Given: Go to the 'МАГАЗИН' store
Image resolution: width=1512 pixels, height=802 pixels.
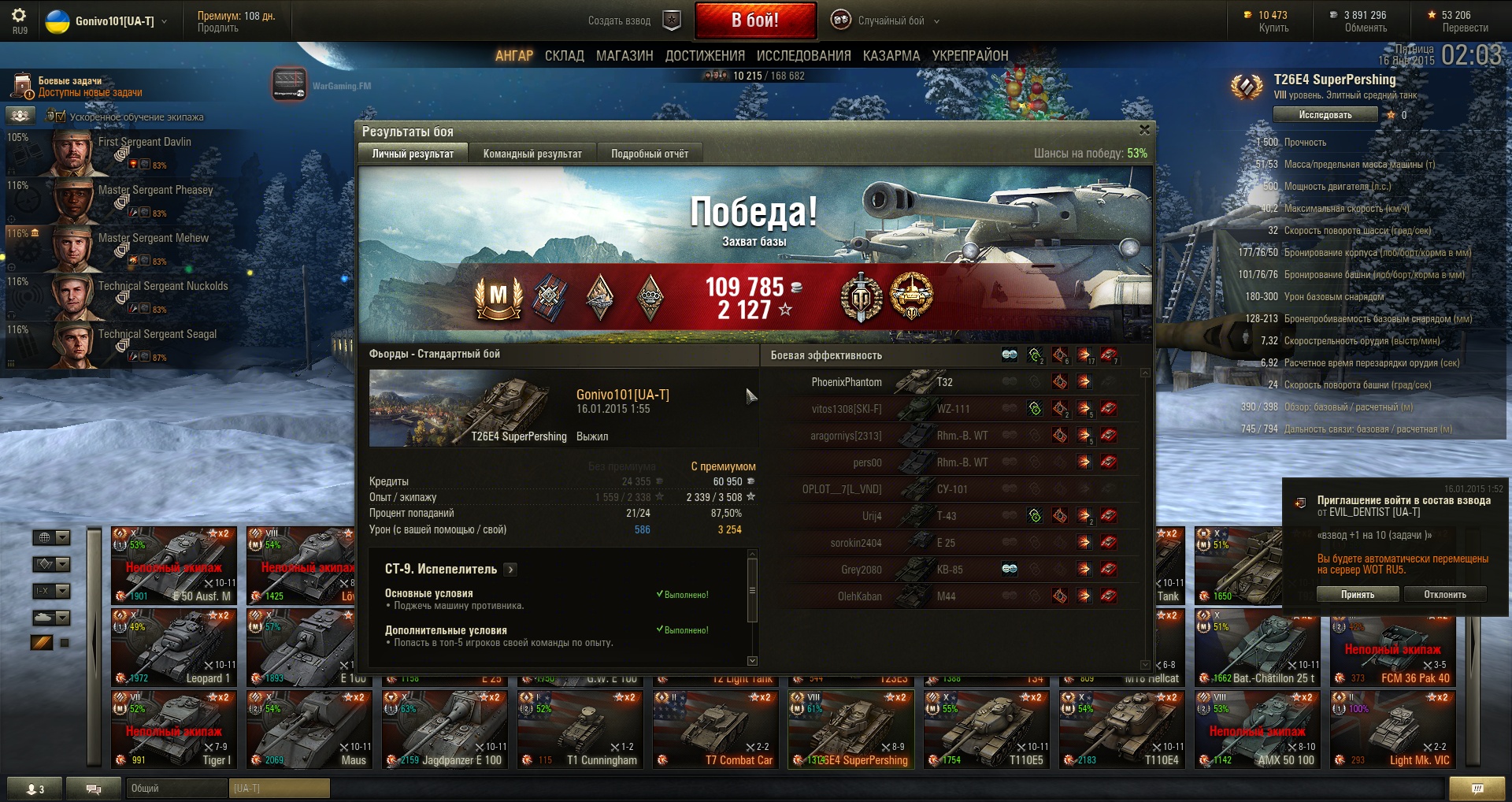Looking at the screenshot, I should click(624, 56).
